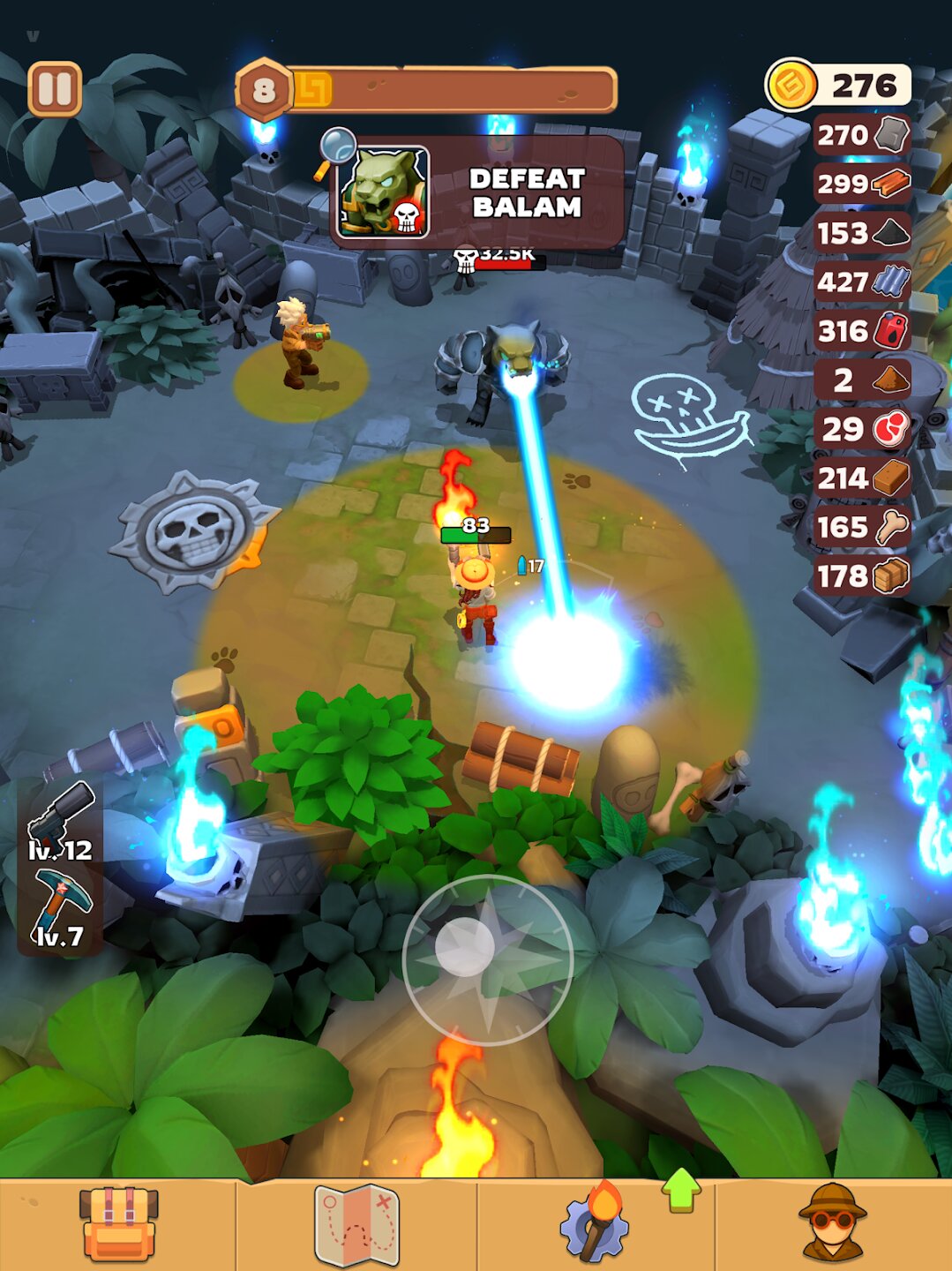Tap the magnifying glass quest locator
The image size is (952, 1271).
(336, 147)
